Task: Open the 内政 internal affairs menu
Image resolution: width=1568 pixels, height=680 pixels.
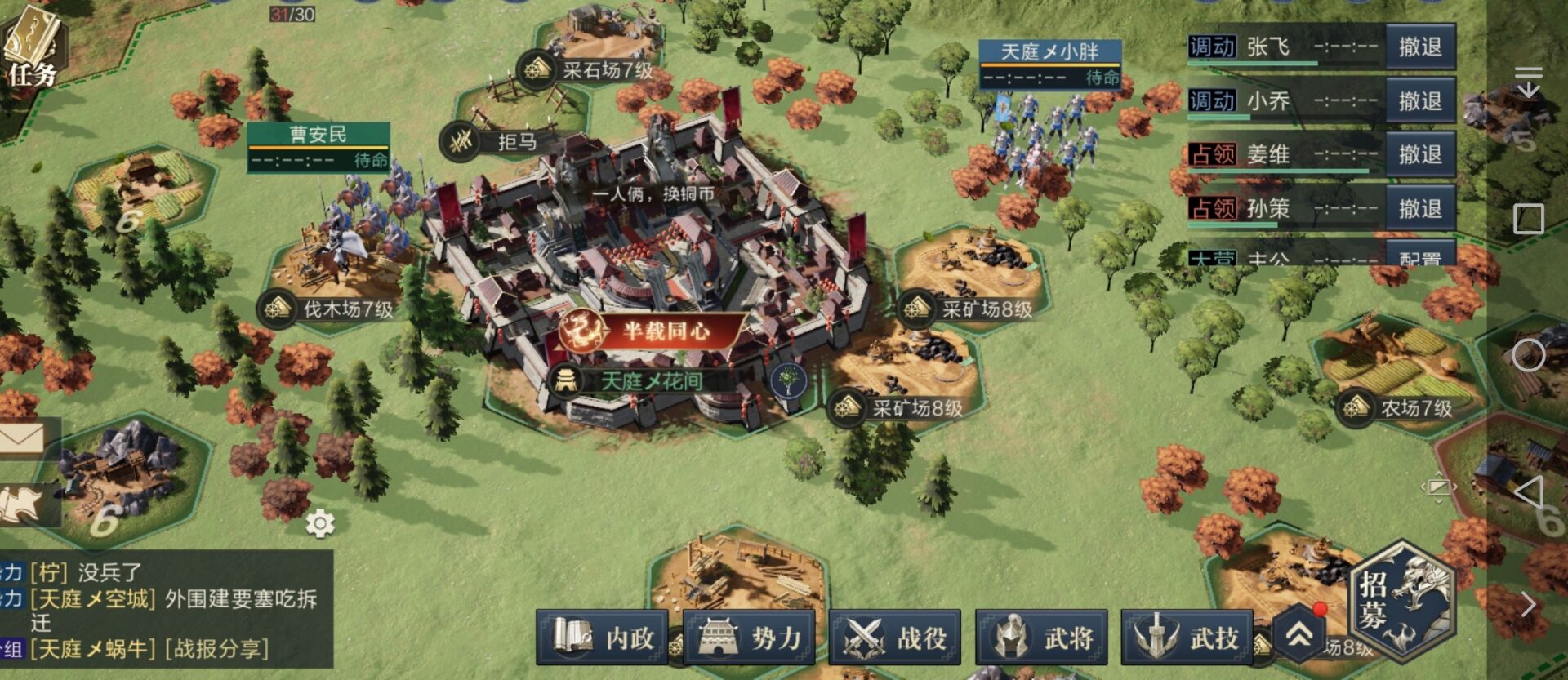Action: pos(603,637)
